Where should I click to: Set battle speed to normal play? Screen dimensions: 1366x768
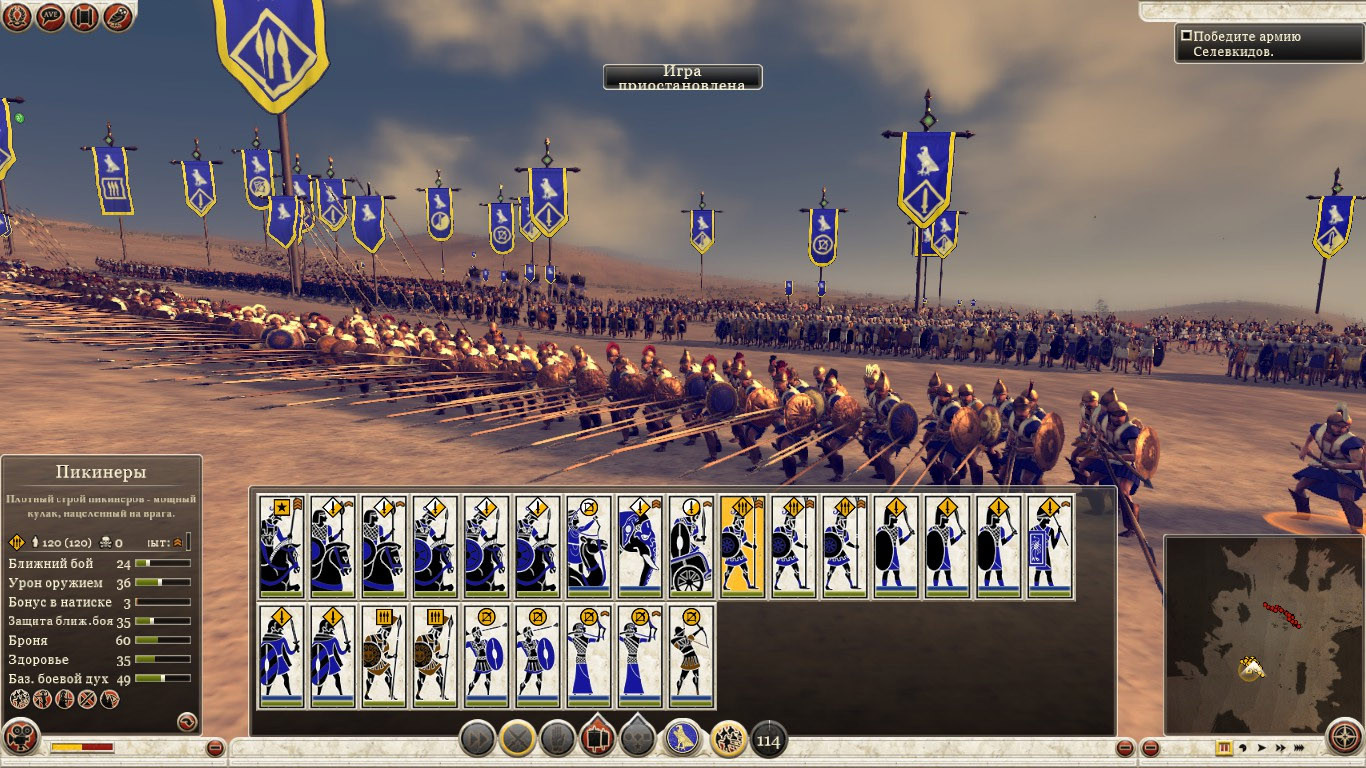coord(1261,747)
